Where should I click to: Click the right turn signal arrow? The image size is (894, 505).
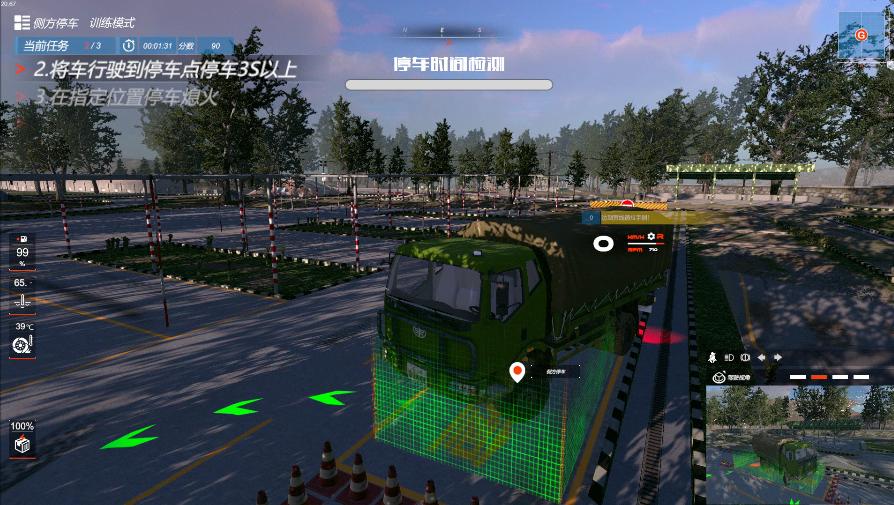coord(777,357)
